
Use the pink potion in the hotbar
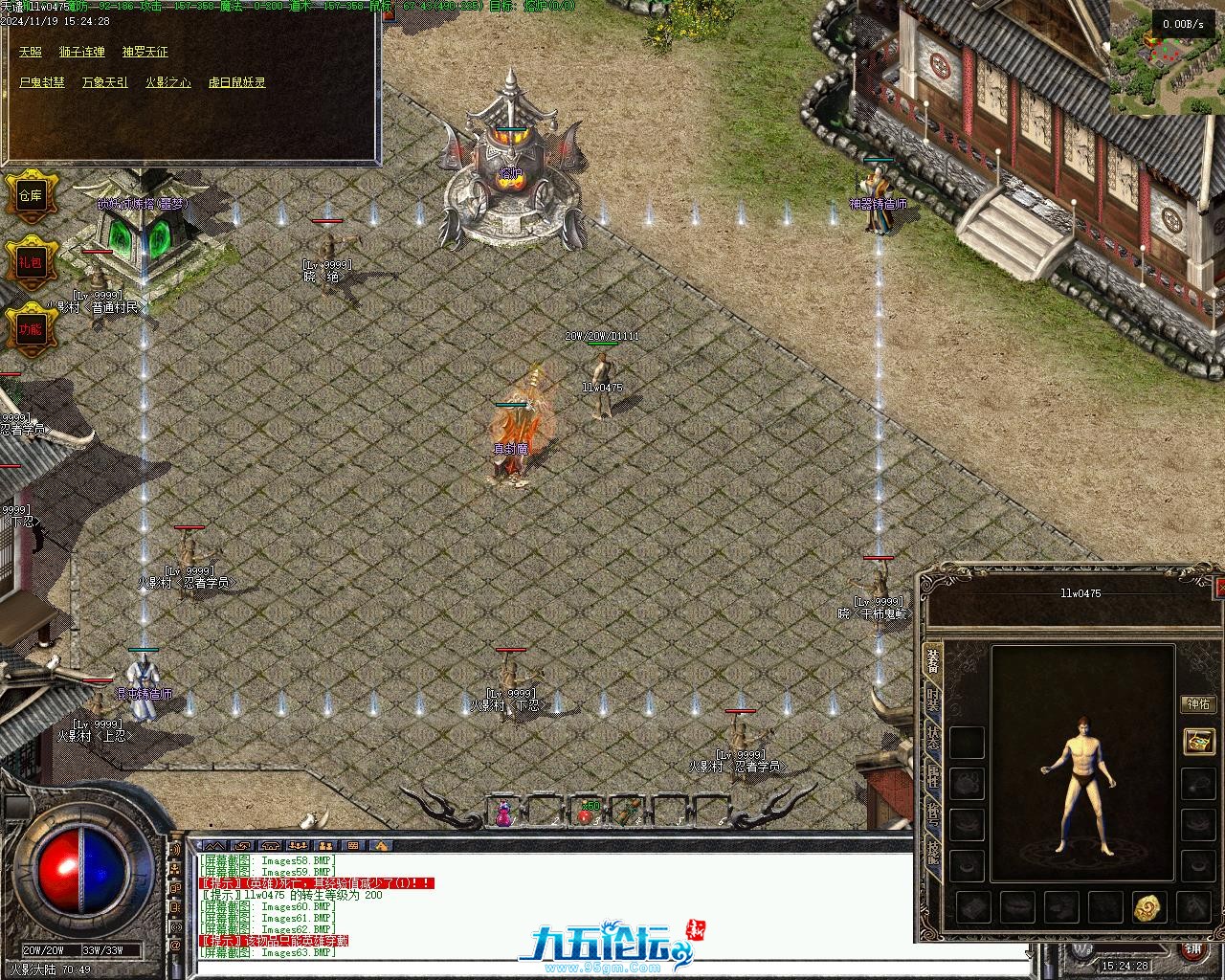click(x=503, y=814)
